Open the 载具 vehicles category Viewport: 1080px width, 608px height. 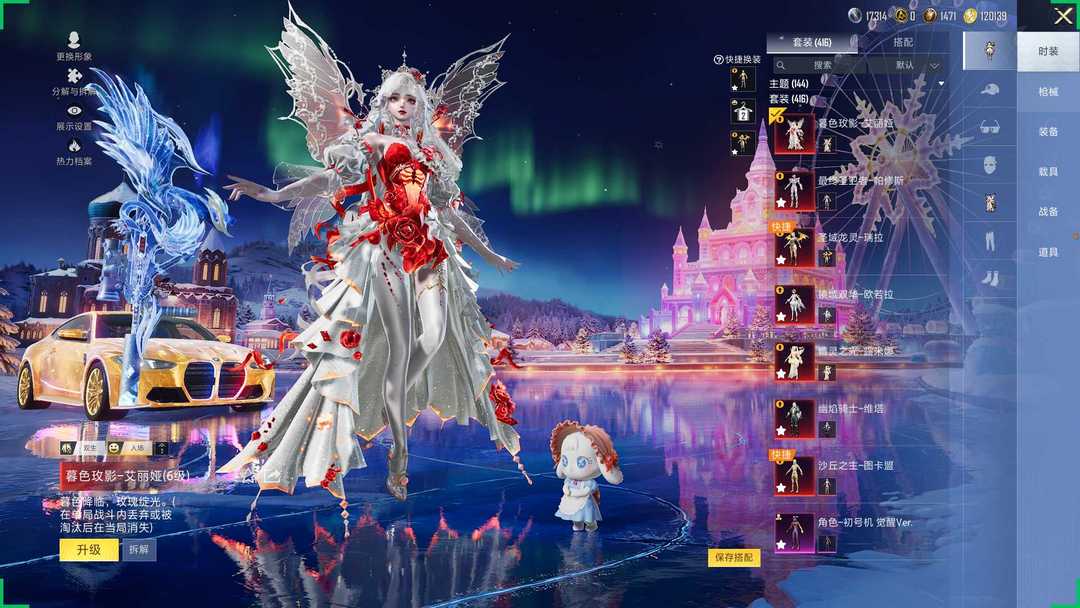1048,171
